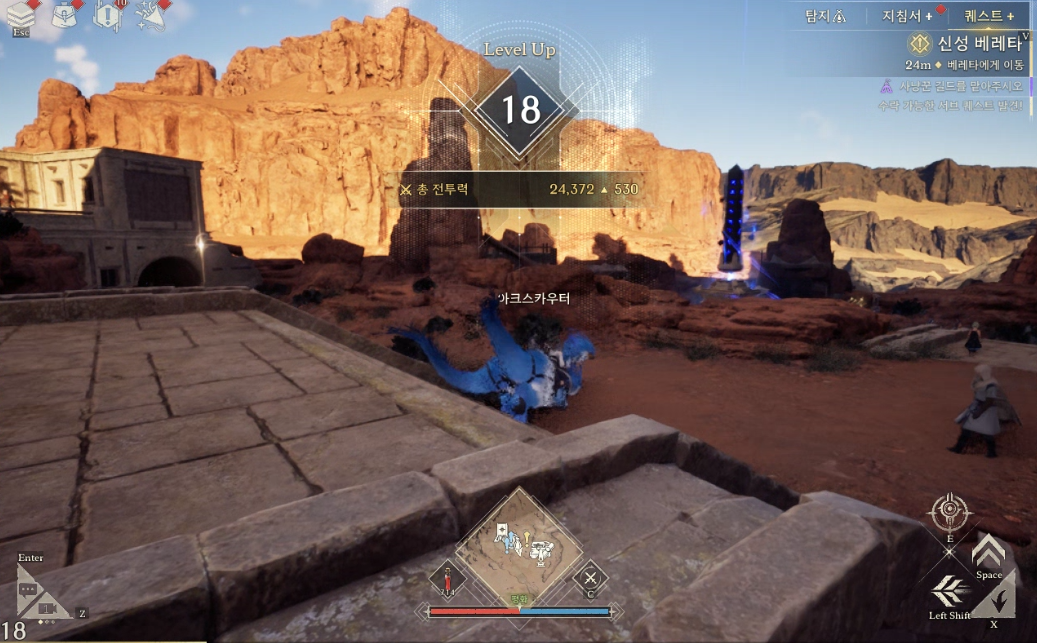This screenshot has width=1037, height=643.
Task: Use the red potion slot
Action: pyautogui.click(x=449, y=578)
